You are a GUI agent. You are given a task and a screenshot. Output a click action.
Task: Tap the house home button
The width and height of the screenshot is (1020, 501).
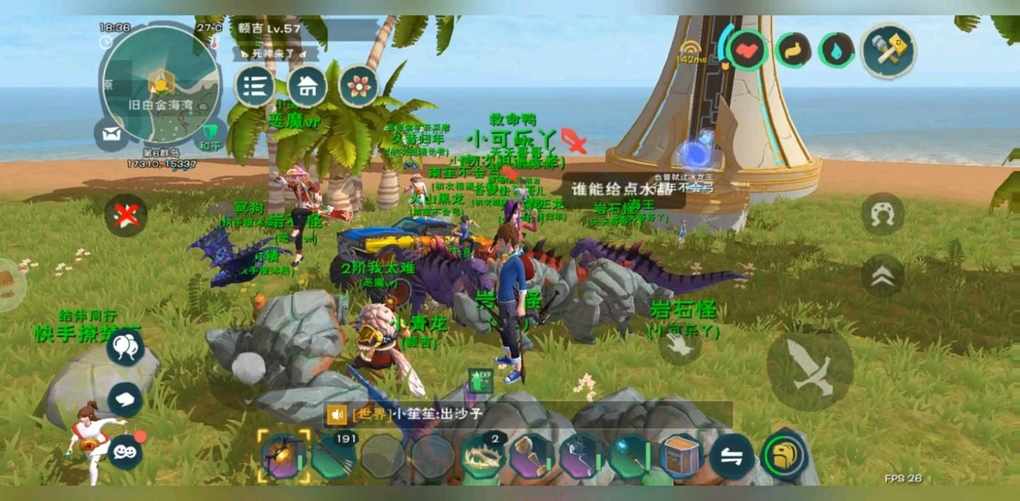pos(307,86)
